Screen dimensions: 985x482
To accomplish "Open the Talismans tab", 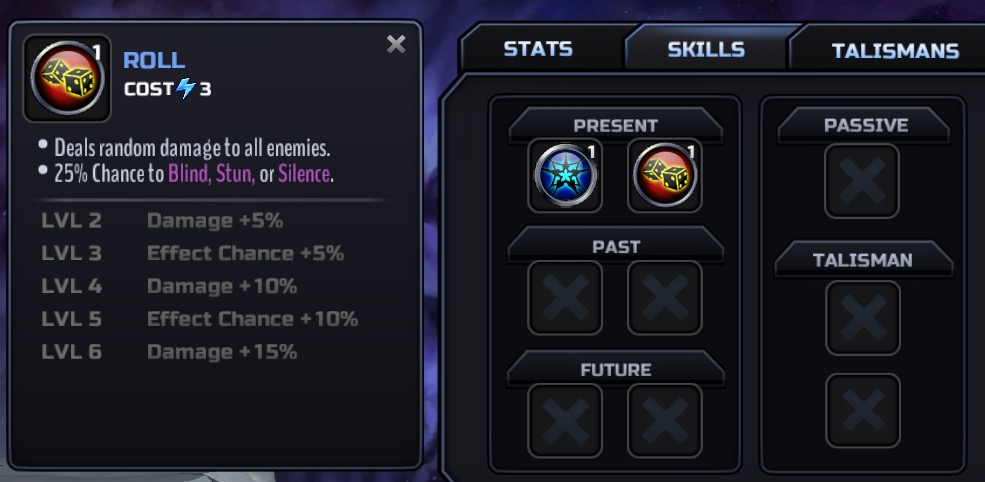I will tap(894, 50).
